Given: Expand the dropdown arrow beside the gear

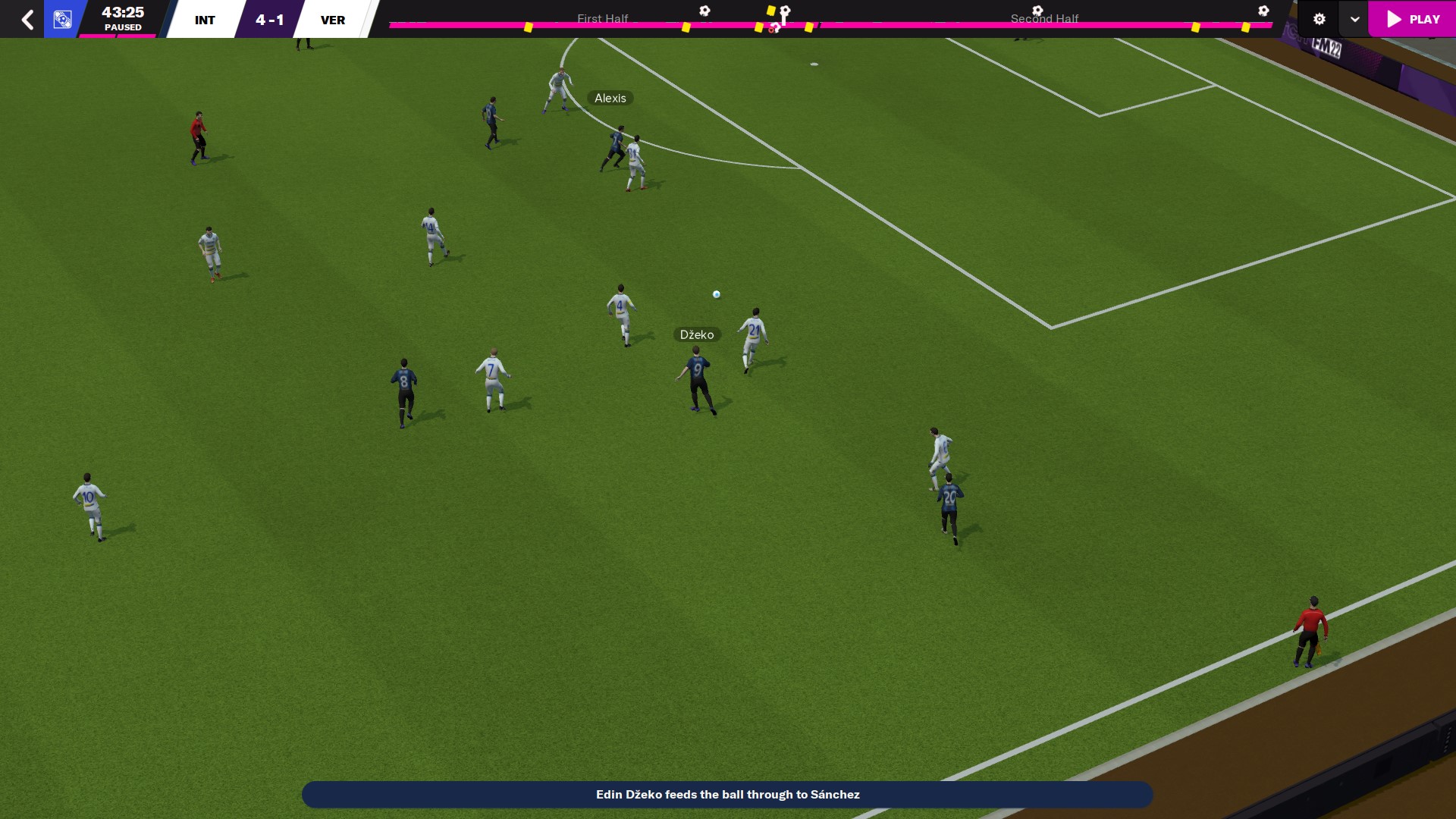Looking at the screenshot, I should point(1354,19).
